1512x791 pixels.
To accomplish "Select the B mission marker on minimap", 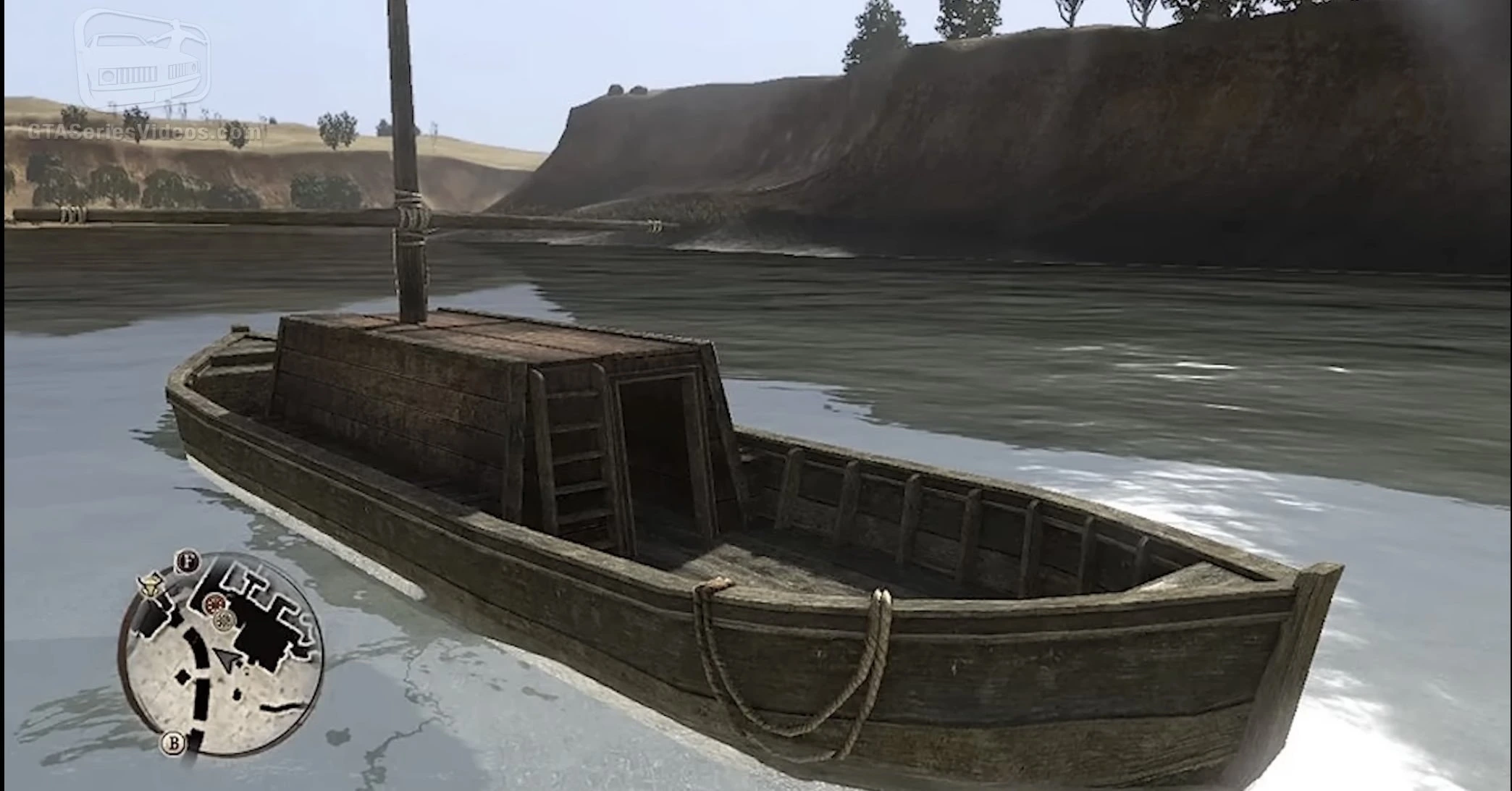I will (x=174, y=742).
